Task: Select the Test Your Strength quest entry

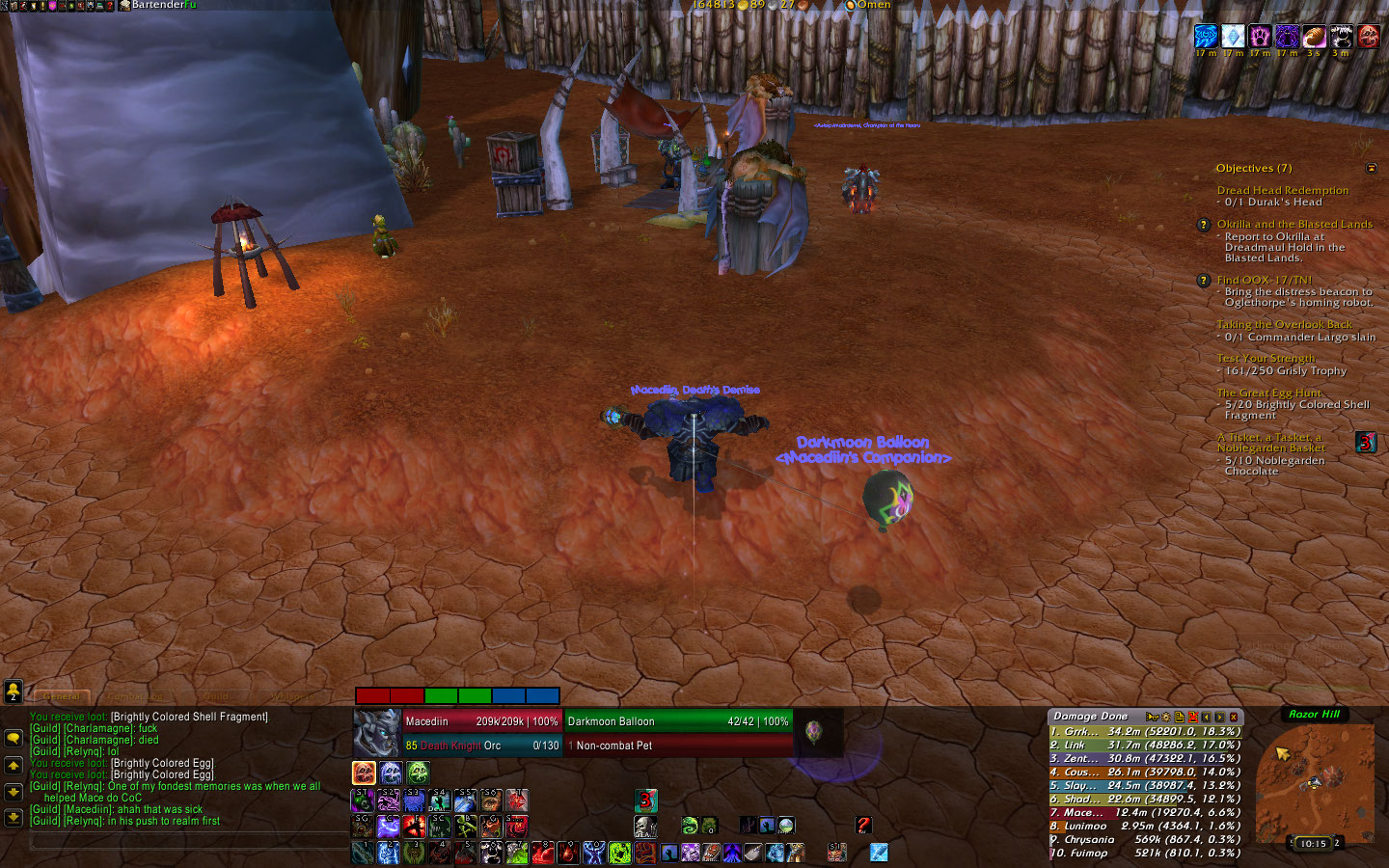Action: click(1266, 358)
